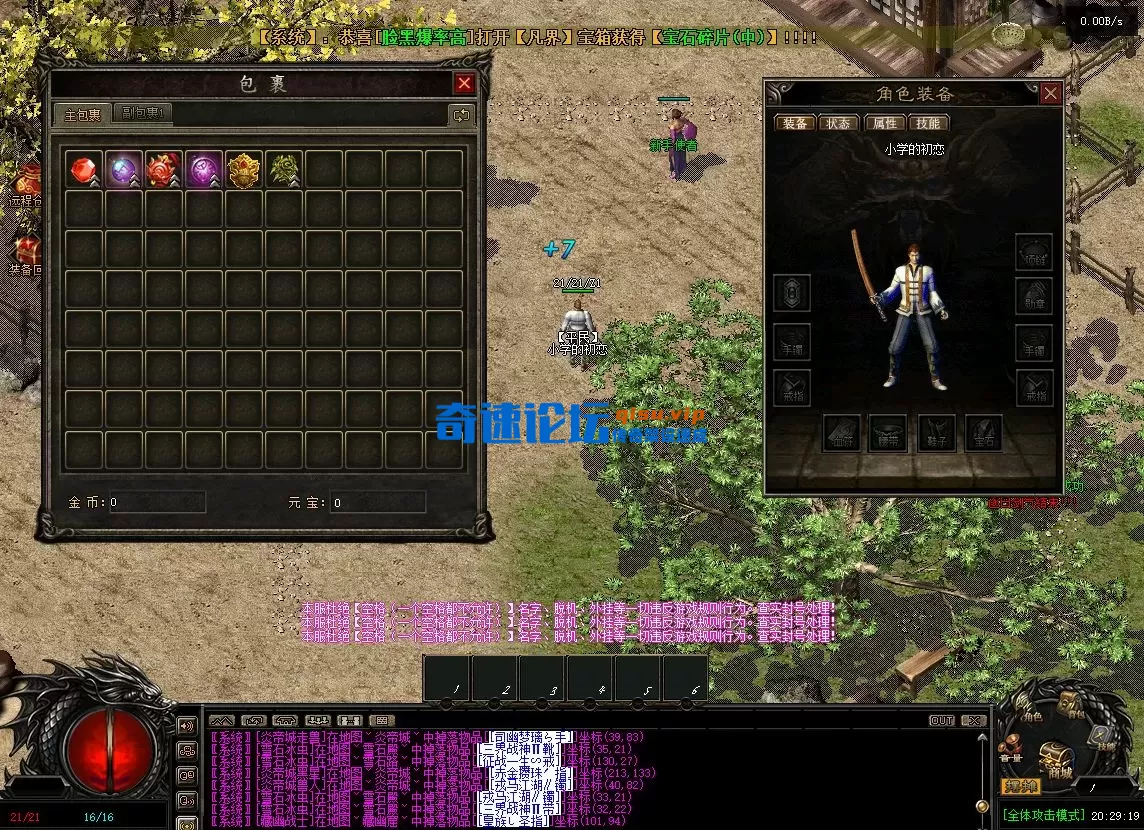
Task: Close the 包裹 inventory window
Action: 464,84
